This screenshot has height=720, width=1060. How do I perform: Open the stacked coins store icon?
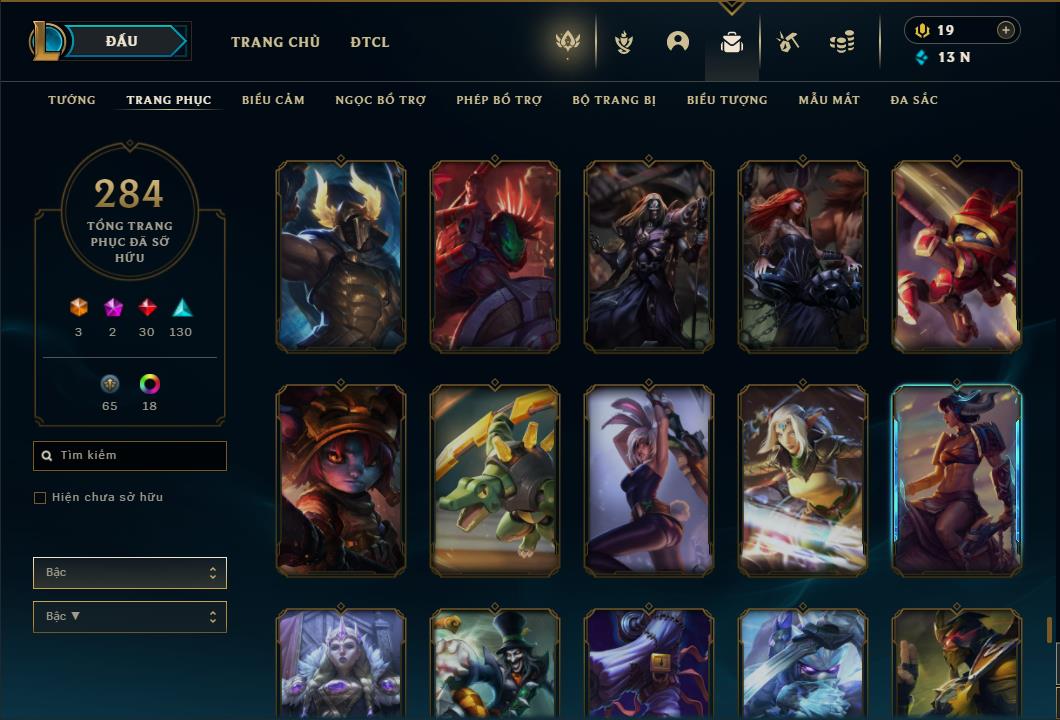(842, 42)
